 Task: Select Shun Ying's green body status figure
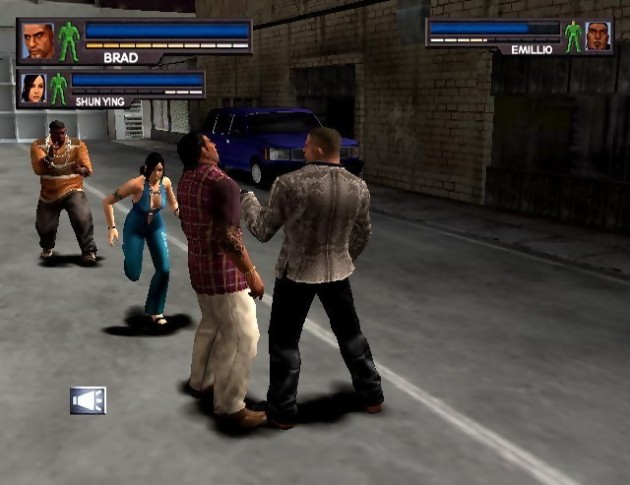click(59, 87)
